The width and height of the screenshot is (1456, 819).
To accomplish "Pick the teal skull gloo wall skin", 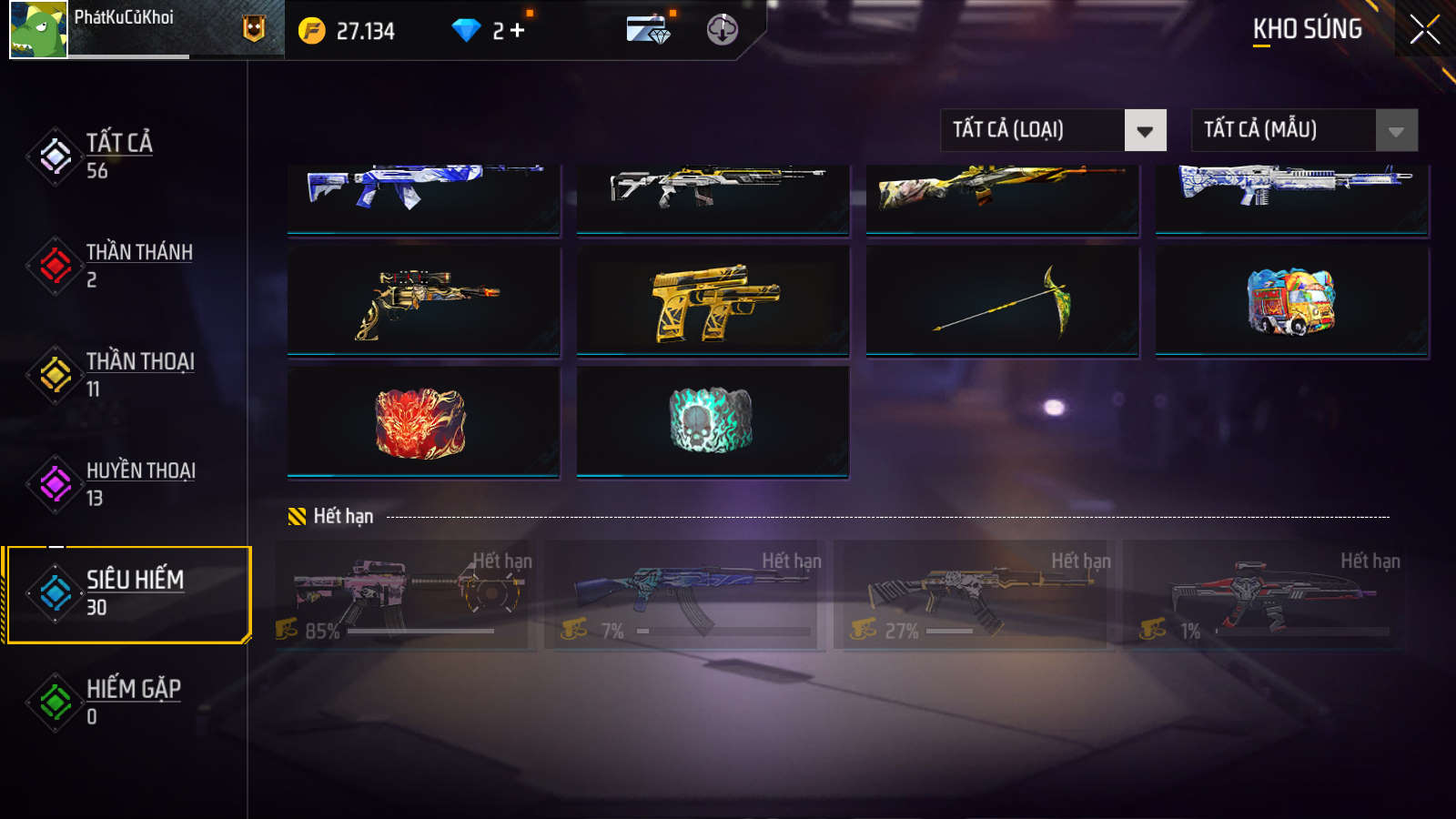I will [713, 422].
